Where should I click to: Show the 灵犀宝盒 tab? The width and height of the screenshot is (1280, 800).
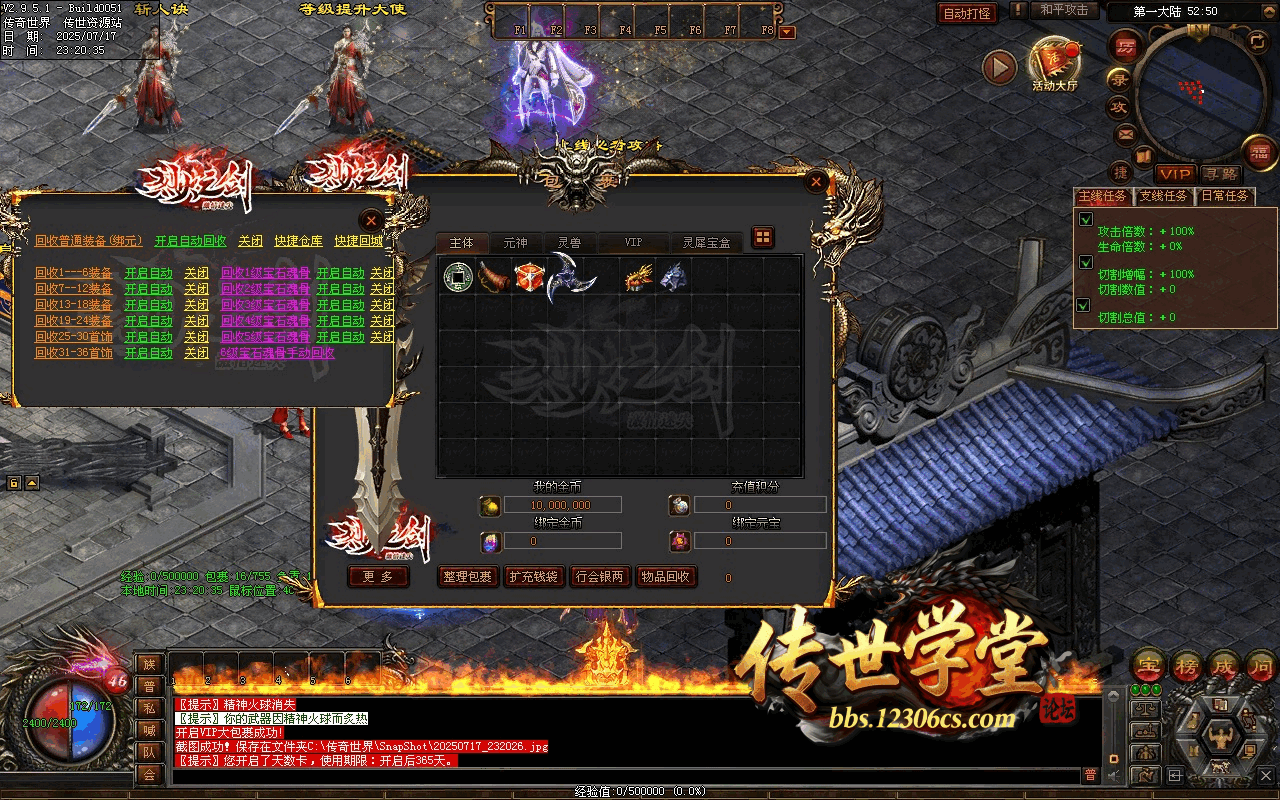coord(706,243)
